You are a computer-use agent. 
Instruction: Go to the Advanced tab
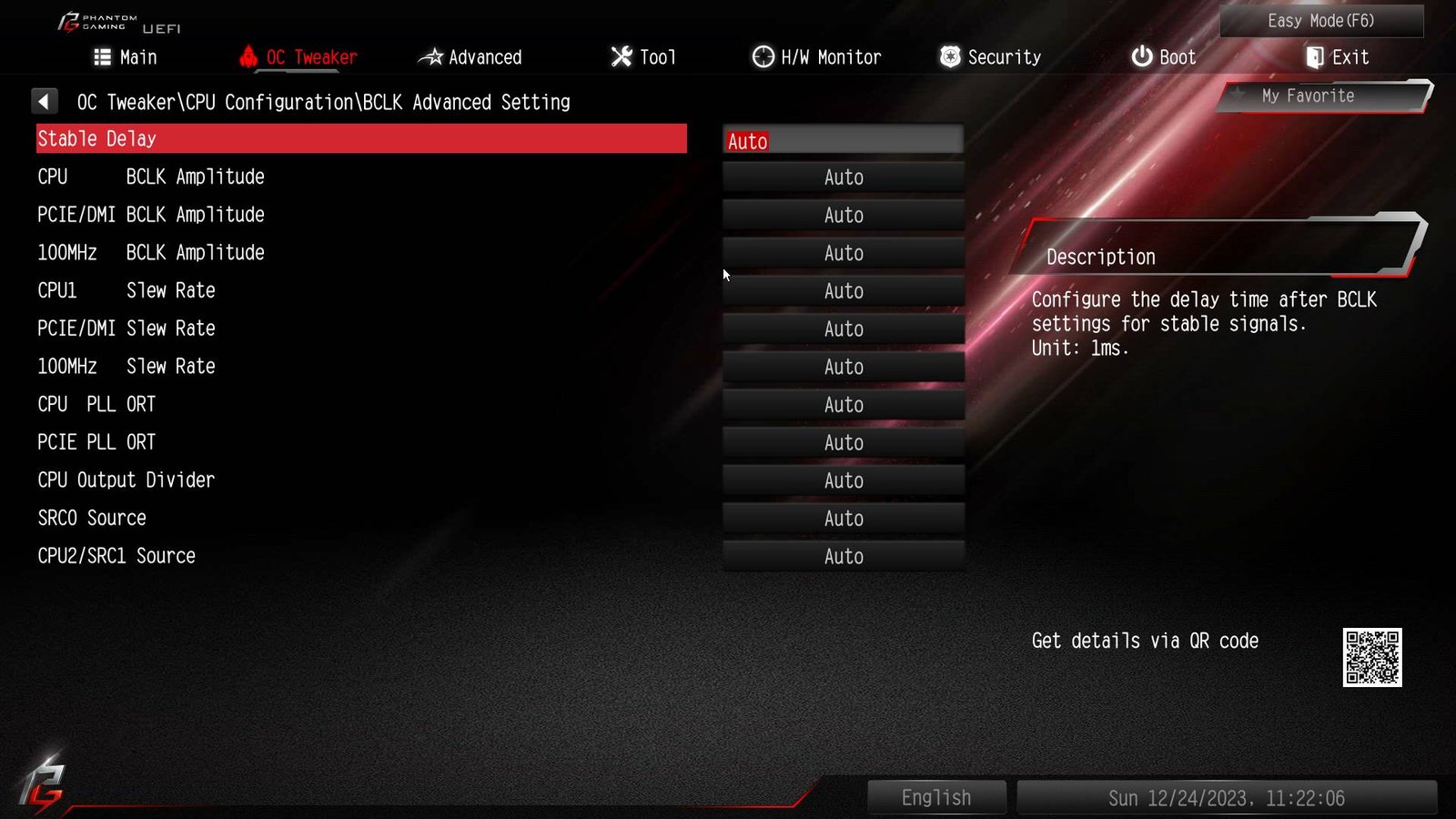470,57
